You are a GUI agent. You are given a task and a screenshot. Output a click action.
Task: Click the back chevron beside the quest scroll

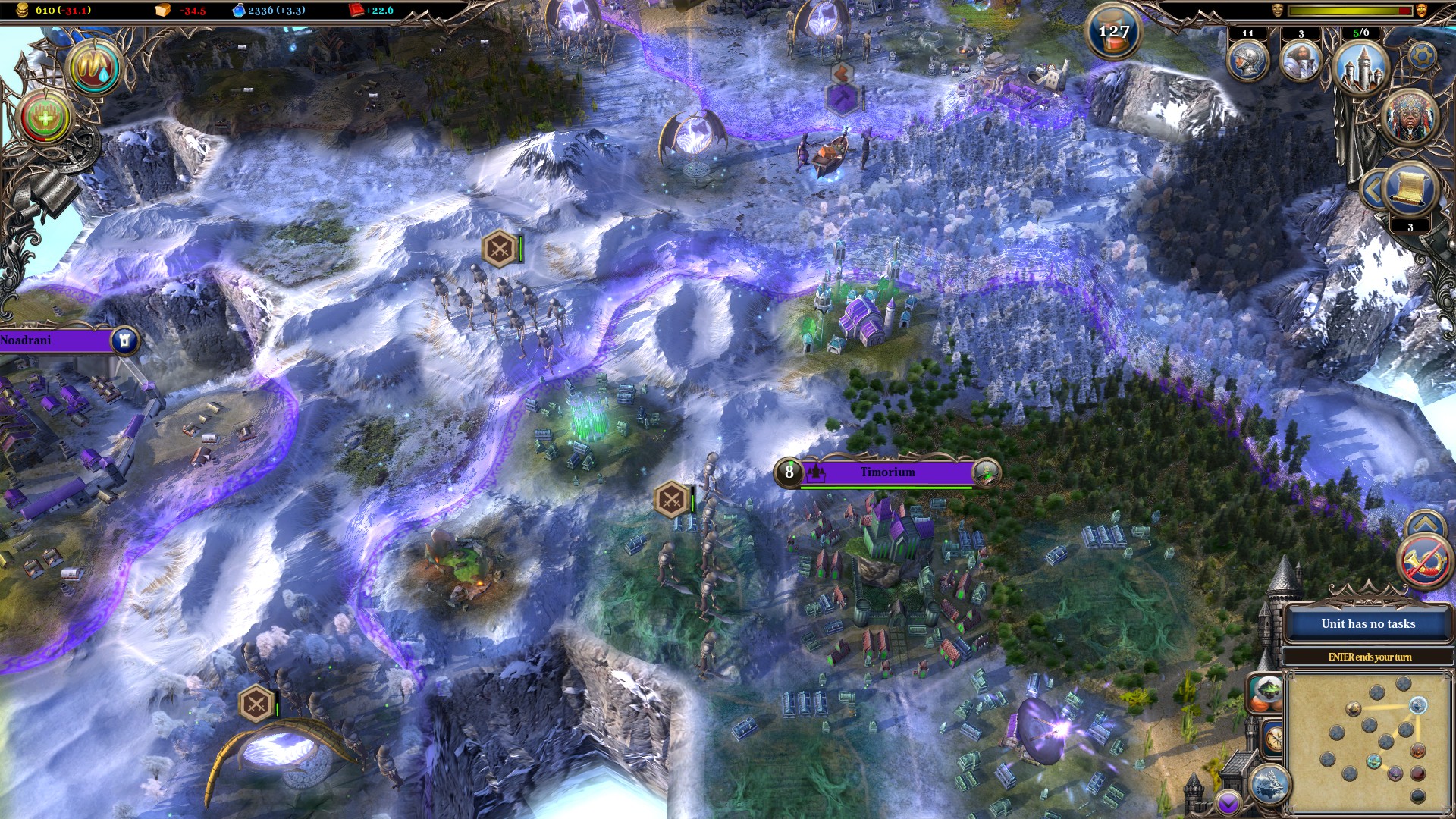(1373, 190)
